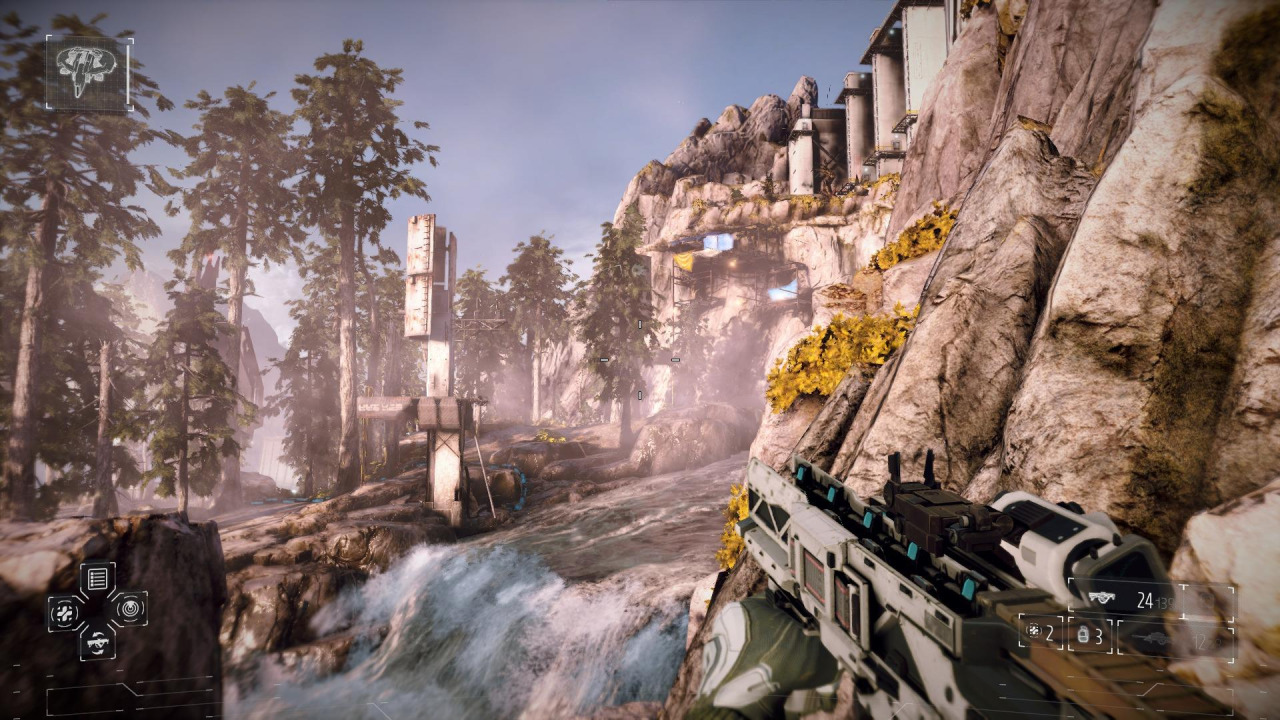Select the OWL drone status icon

87,72
